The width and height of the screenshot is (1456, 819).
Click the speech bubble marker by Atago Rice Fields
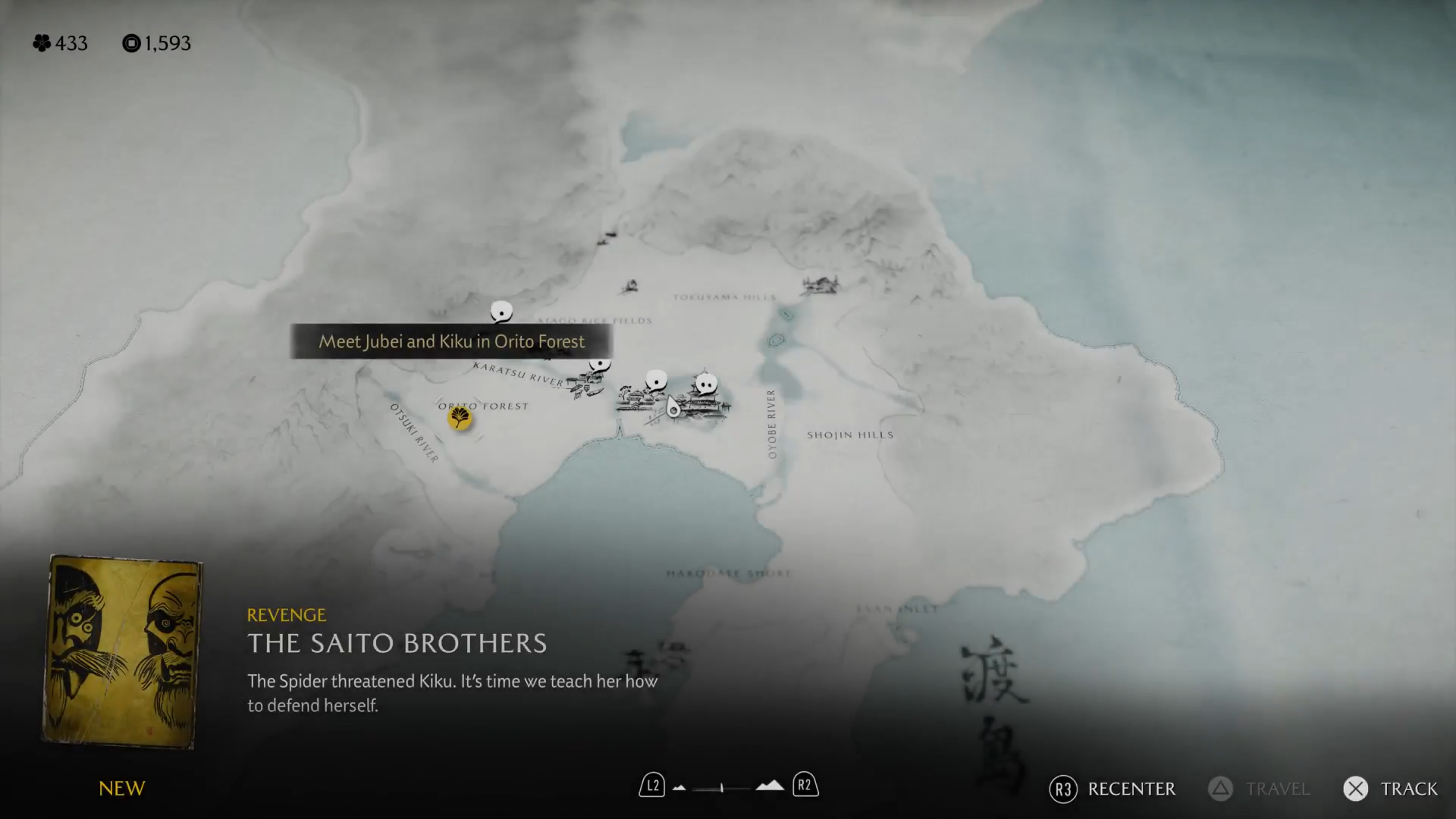tap(501, 311)
